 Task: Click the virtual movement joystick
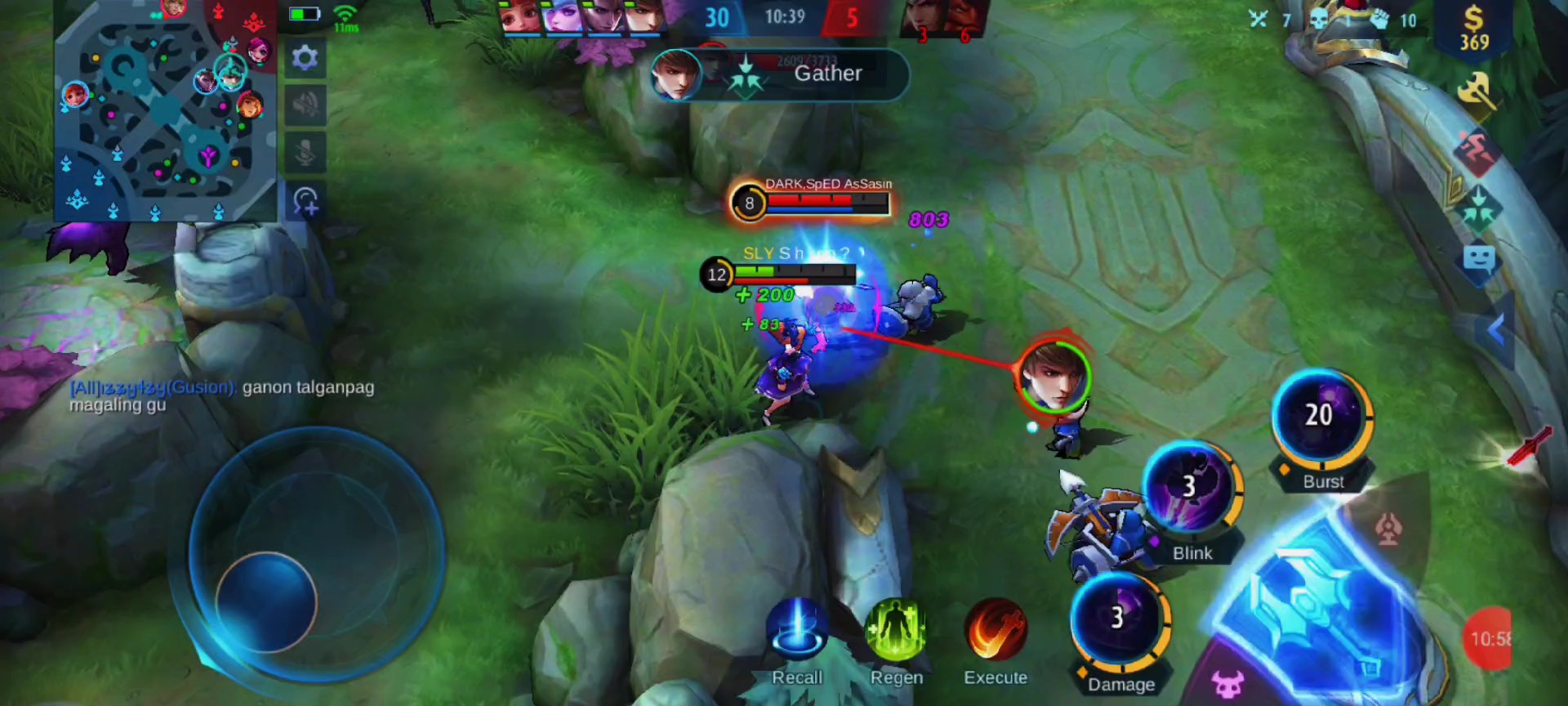266,601
